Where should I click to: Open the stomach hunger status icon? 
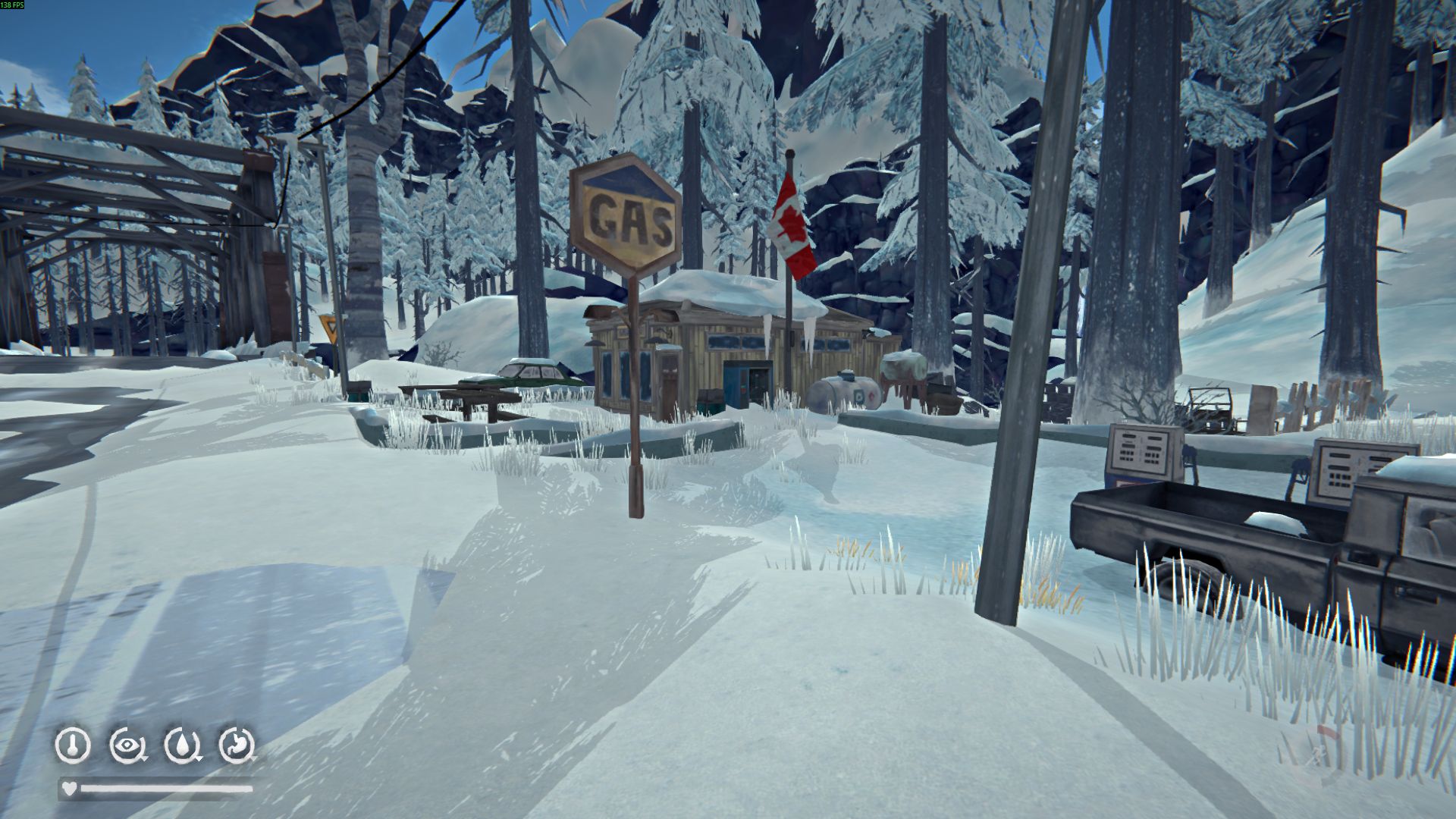click(237, 745)
